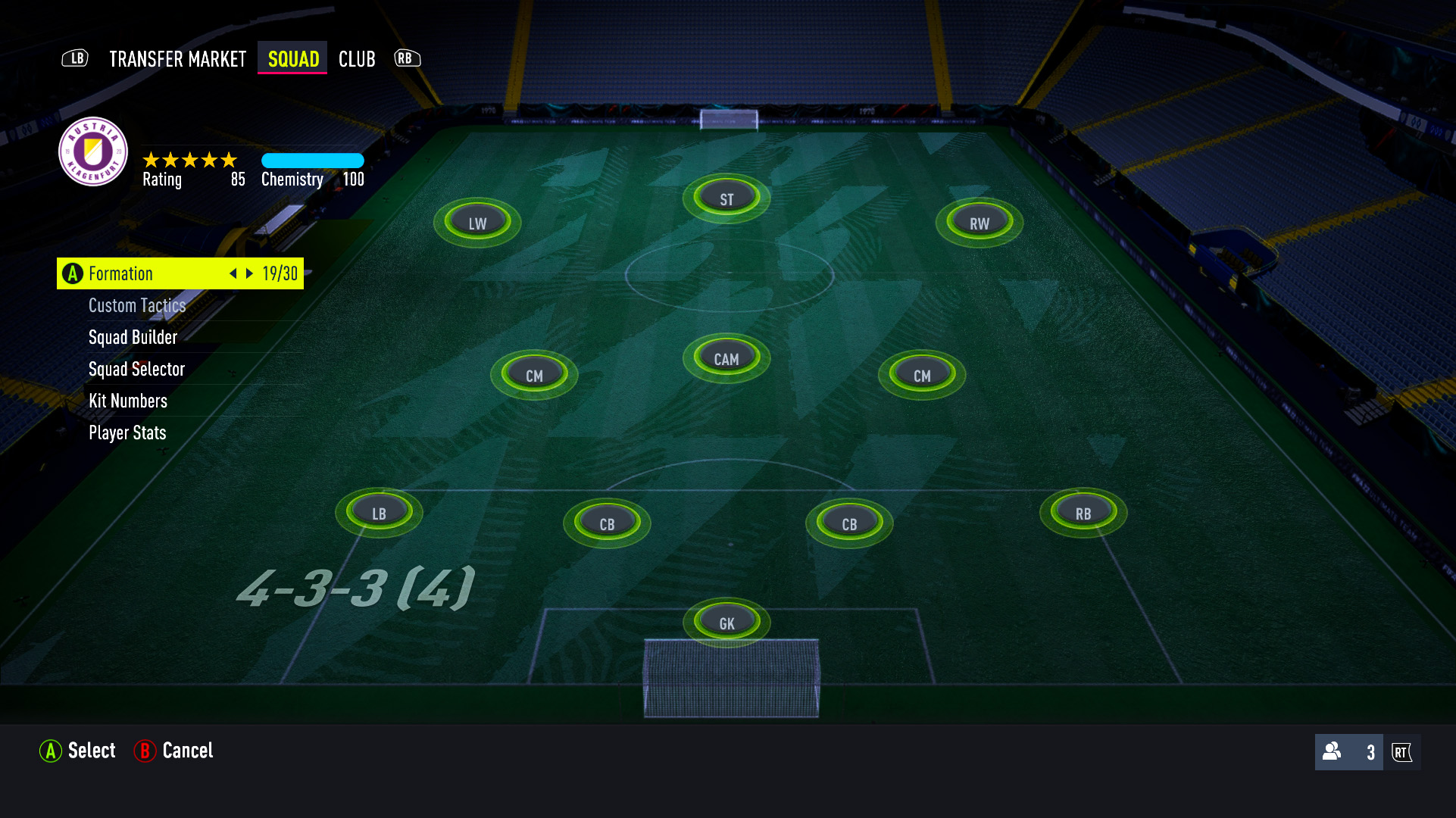Click the Chemistry progress bar showing 100
The width and height of the screenshot is (1456, 818).
312,161
